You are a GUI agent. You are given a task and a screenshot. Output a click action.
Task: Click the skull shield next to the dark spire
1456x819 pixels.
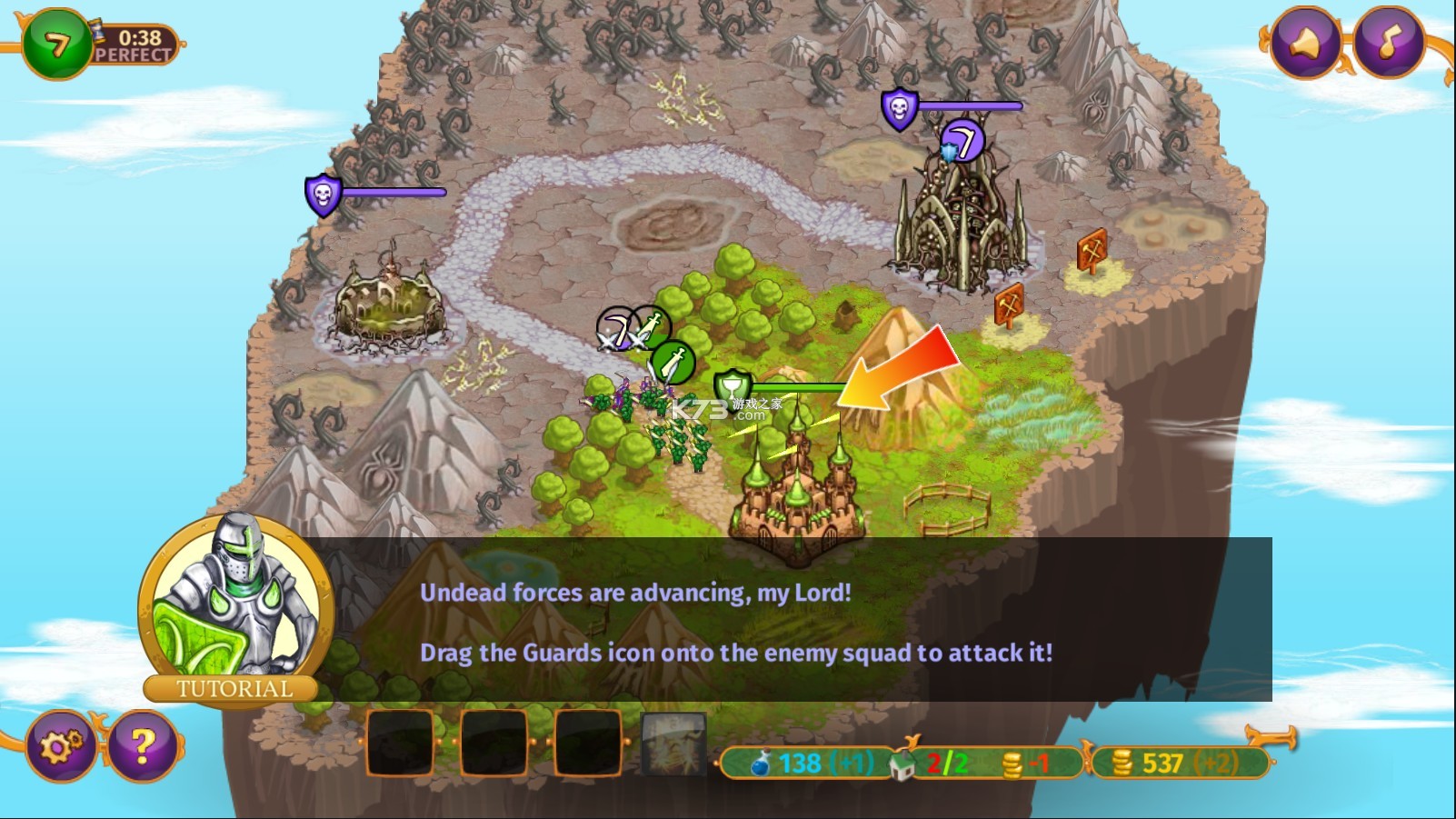click(899, 109)
